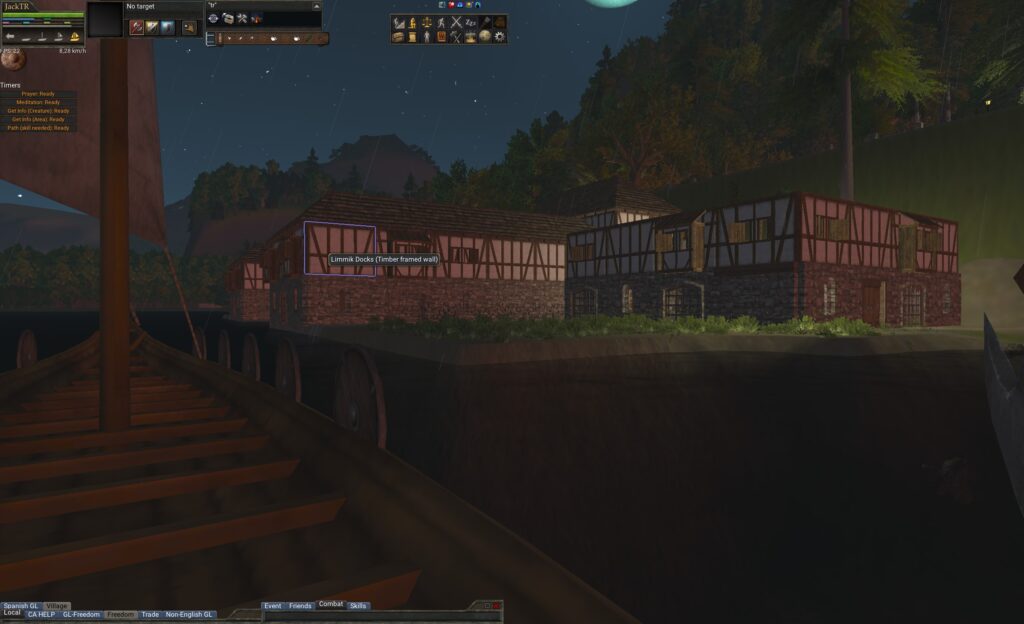Open the Trade chat tab
The image size is (1024, 624).
[150, 614]
